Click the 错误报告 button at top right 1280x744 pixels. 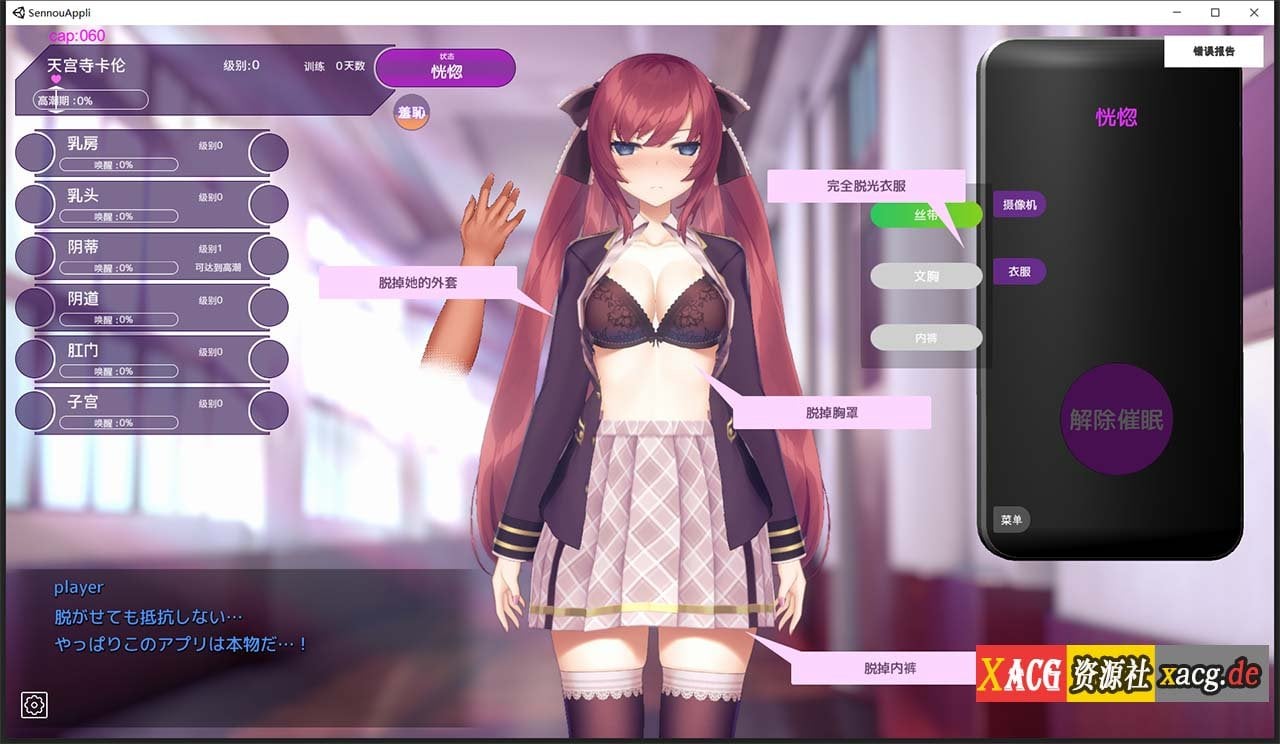(1213, 50)
